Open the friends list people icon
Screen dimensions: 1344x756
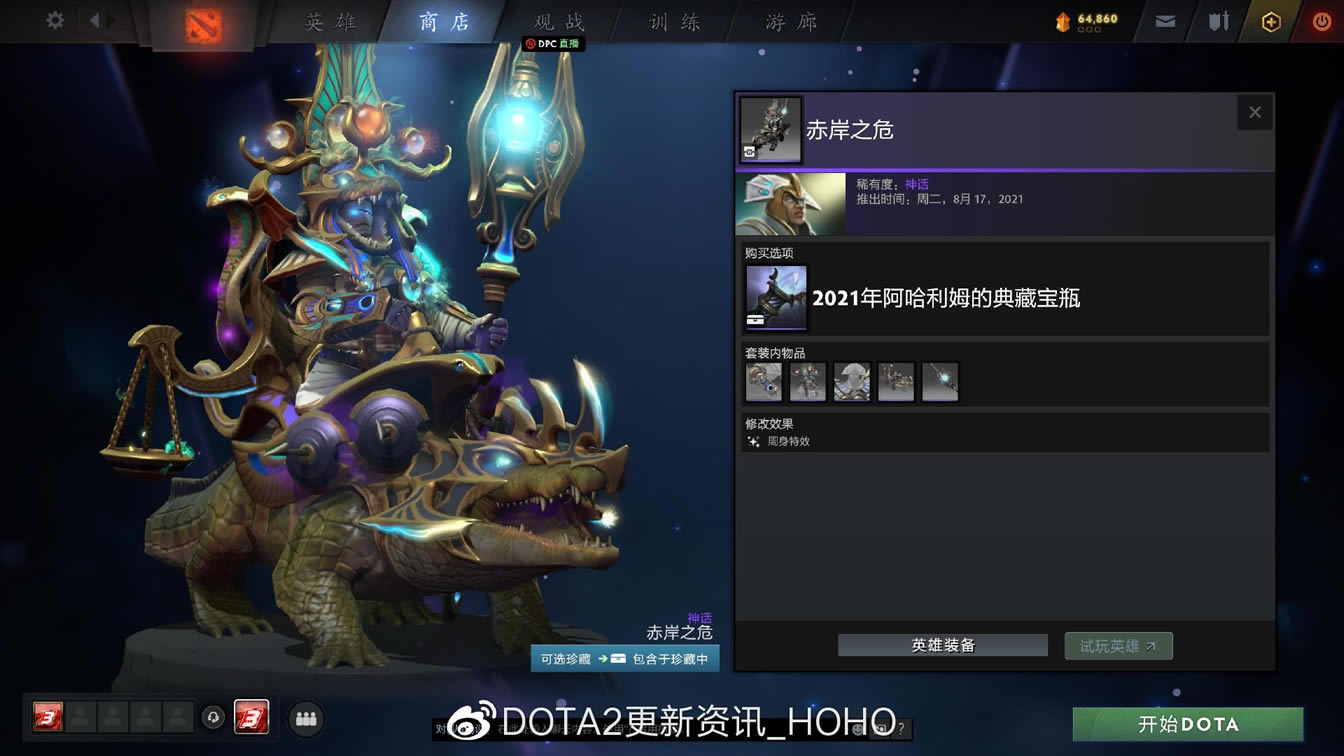306,718
